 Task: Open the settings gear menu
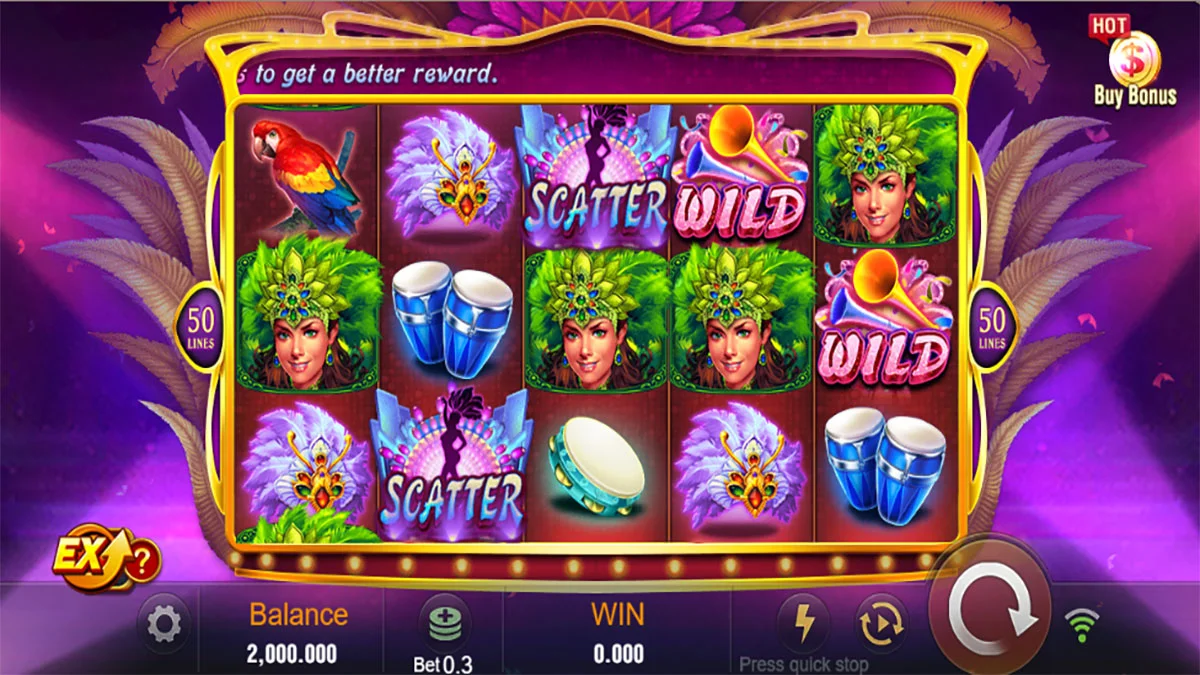[x=163, y=625]
